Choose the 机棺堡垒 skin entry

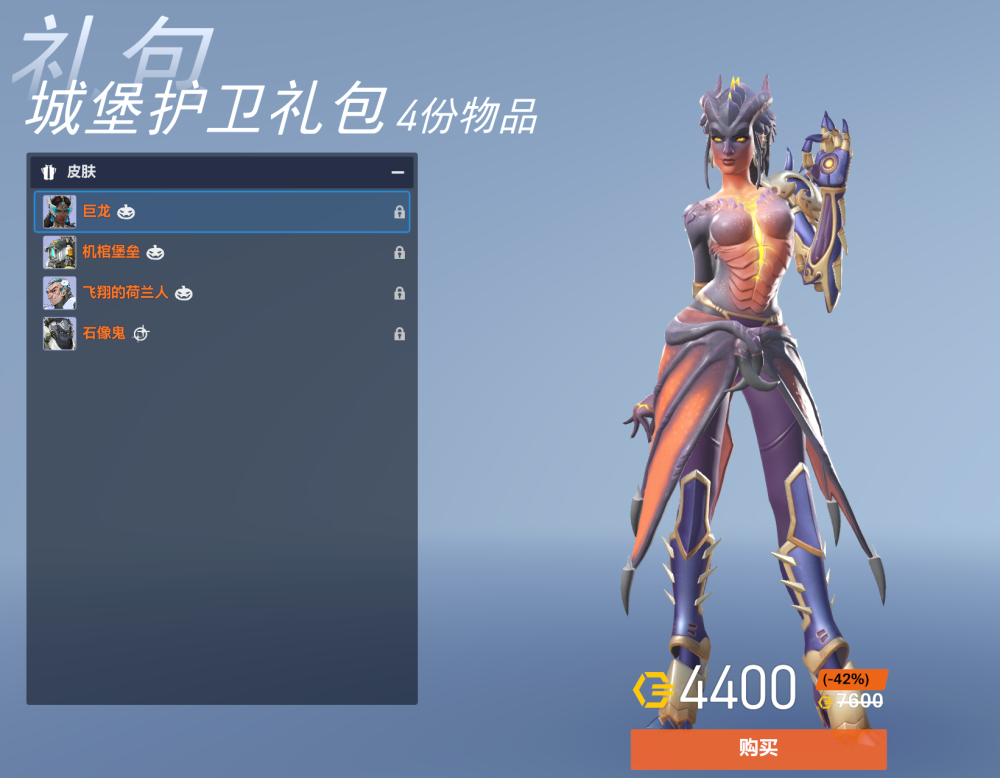pos(222,252)
